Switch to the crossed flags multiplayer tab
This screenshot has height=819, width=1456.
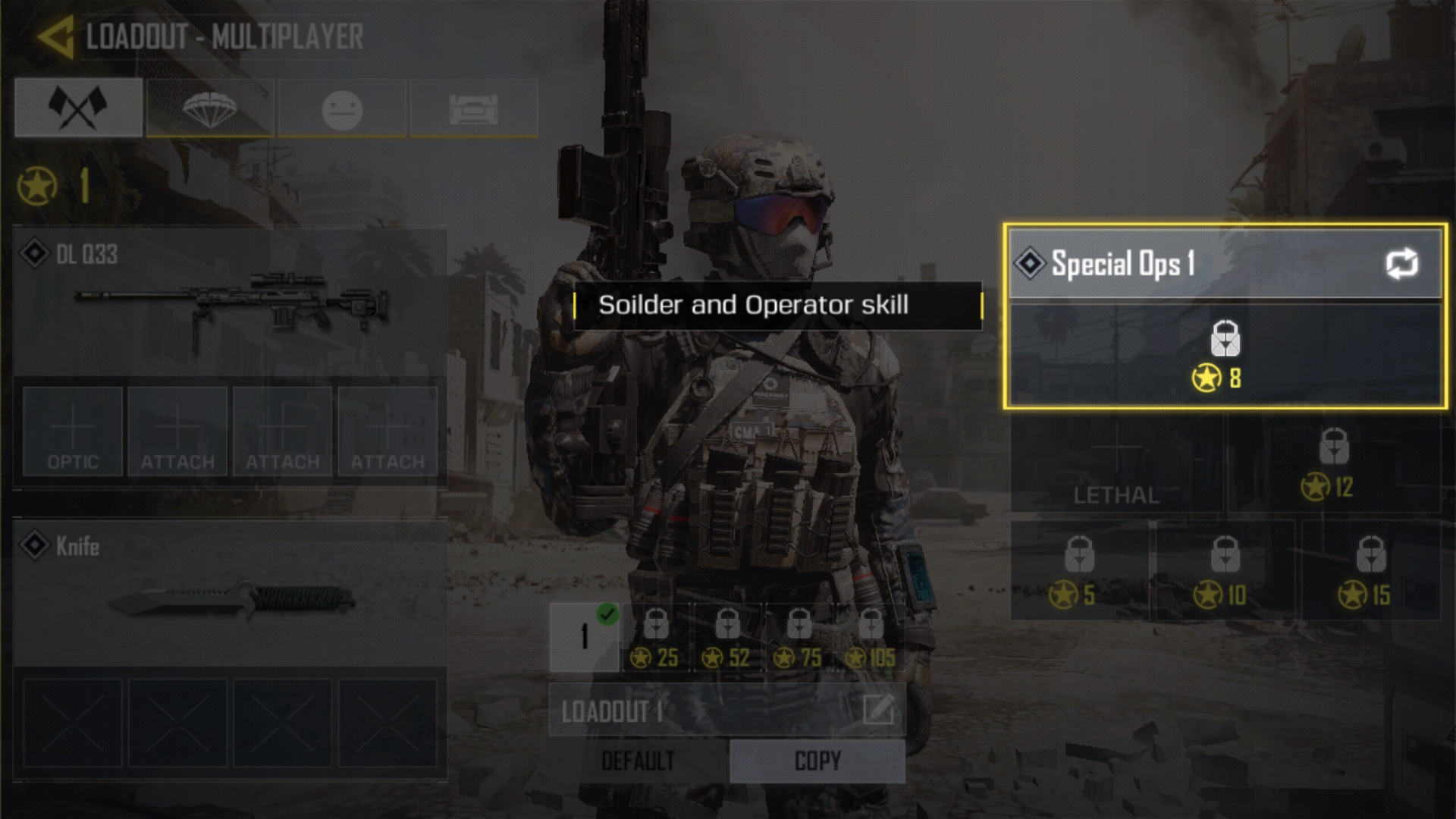78,108
